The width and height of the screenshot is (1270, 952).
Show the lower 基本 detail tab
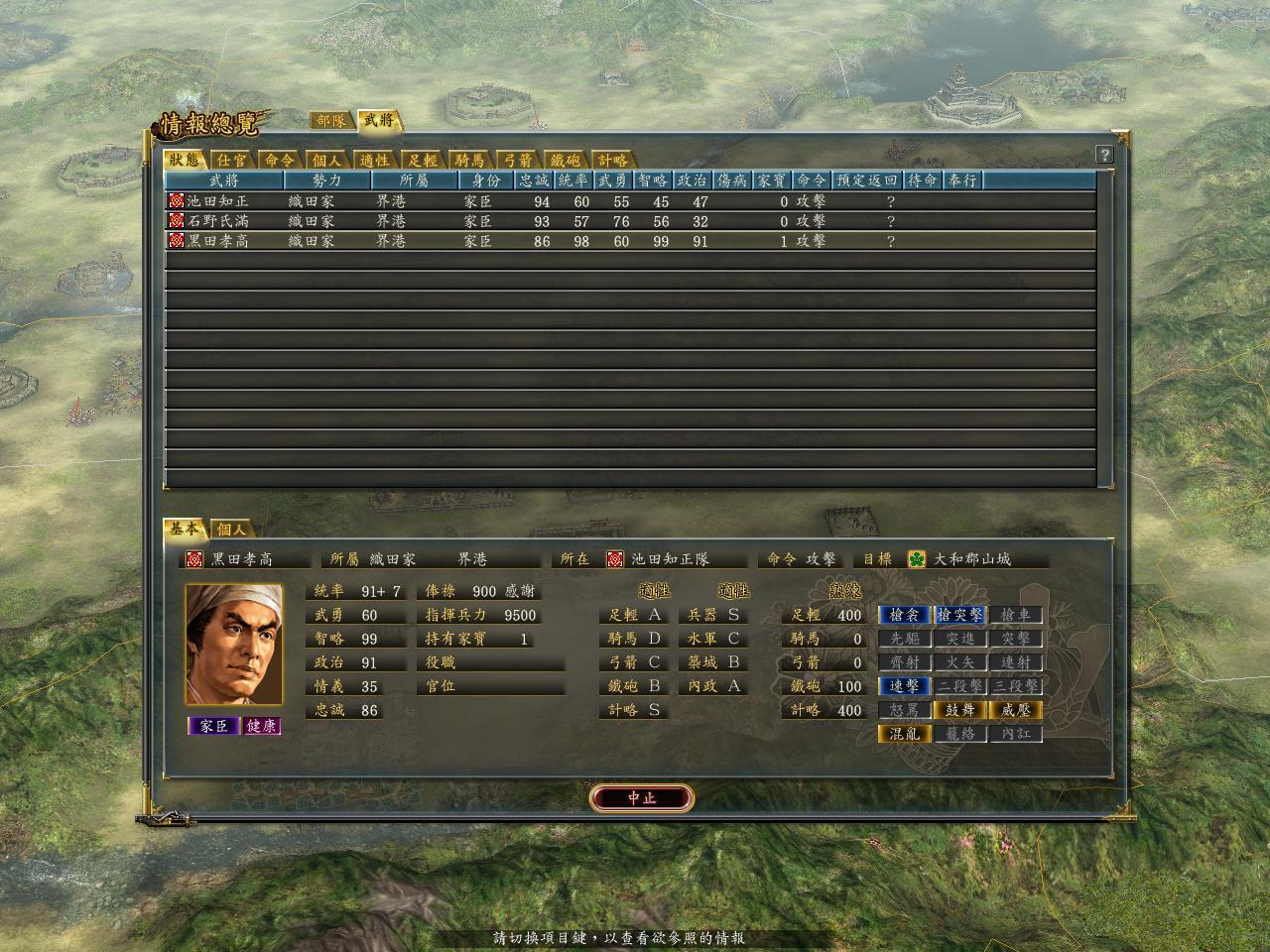[x=185, y=530]
